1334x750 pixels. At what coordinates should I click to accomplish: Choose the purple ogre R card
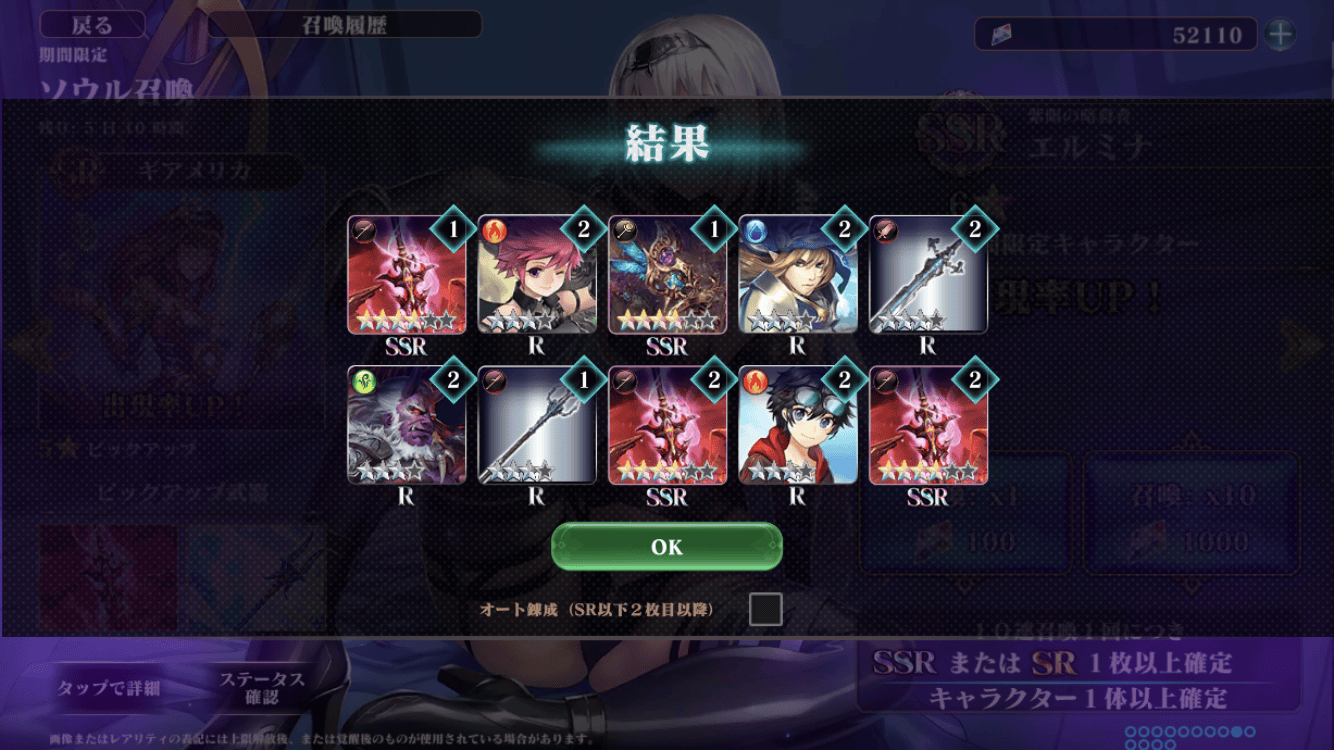[407, 426]
